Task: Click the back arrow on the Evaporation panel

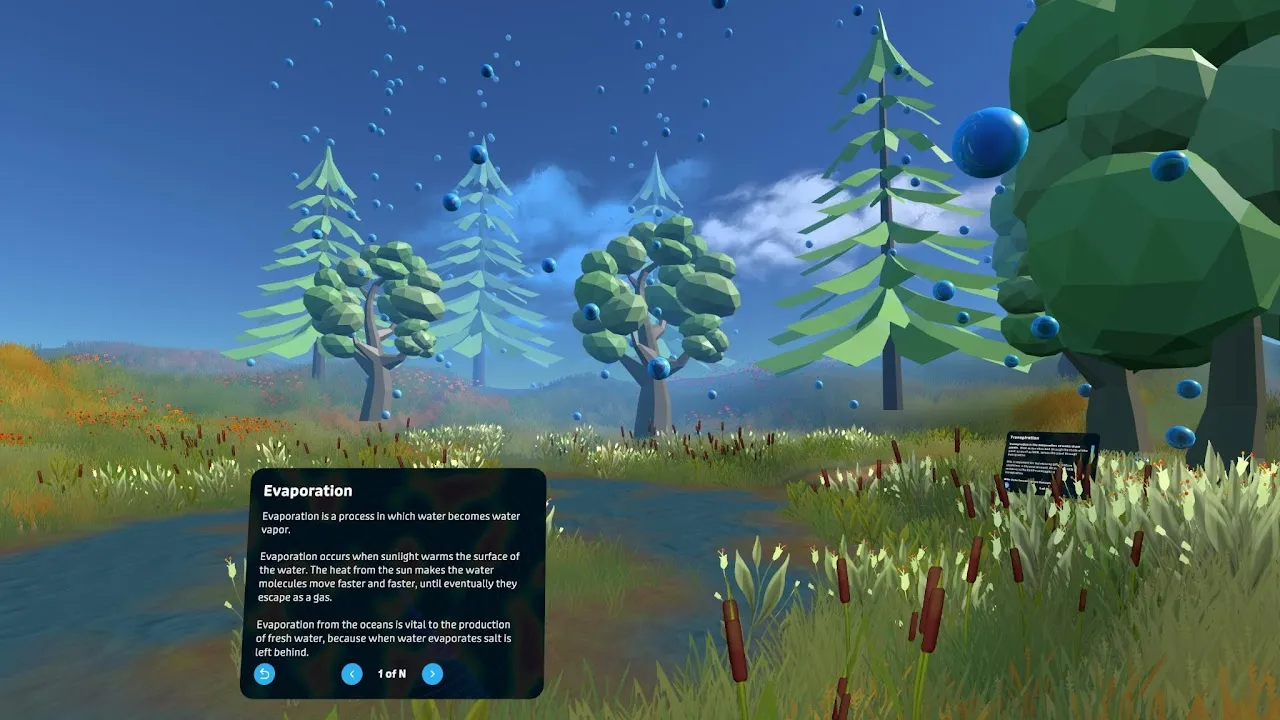Action: [x=263, y=674]
